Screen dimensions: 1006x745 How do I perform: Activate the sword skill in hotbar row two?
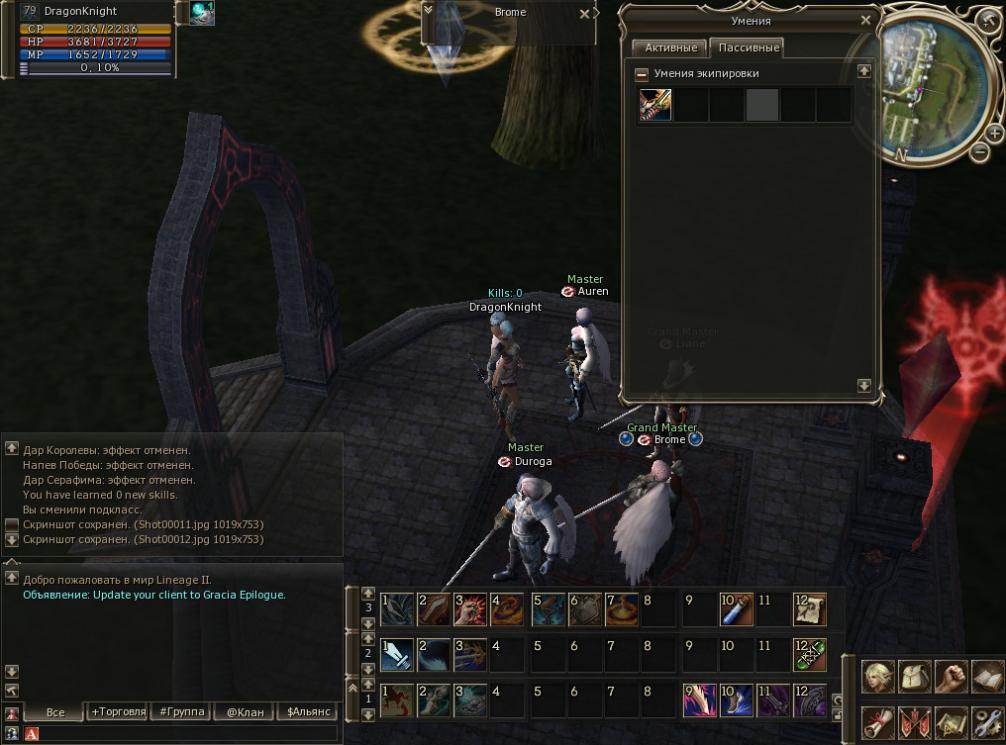coord(396,654)
